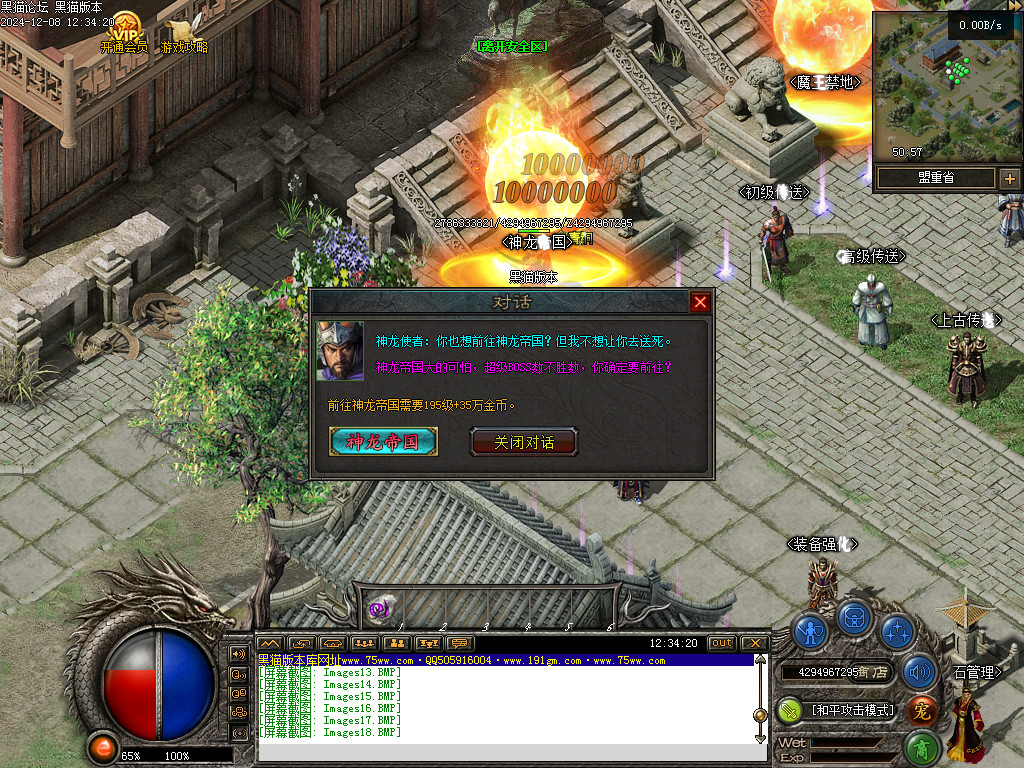Click the chat panel 'out' button
Image resolution: width=1024 pixels, height=768 pixels.
[721, 643]
